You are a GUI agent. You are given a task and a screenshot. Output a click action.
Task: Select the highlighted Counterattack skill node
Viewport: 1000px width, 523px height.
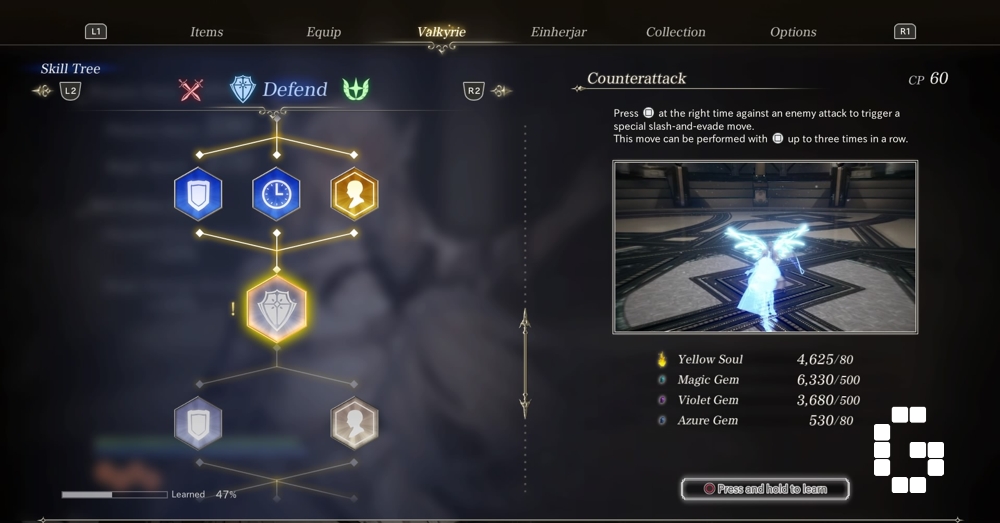pyautogui.click(x=276, y=308)
